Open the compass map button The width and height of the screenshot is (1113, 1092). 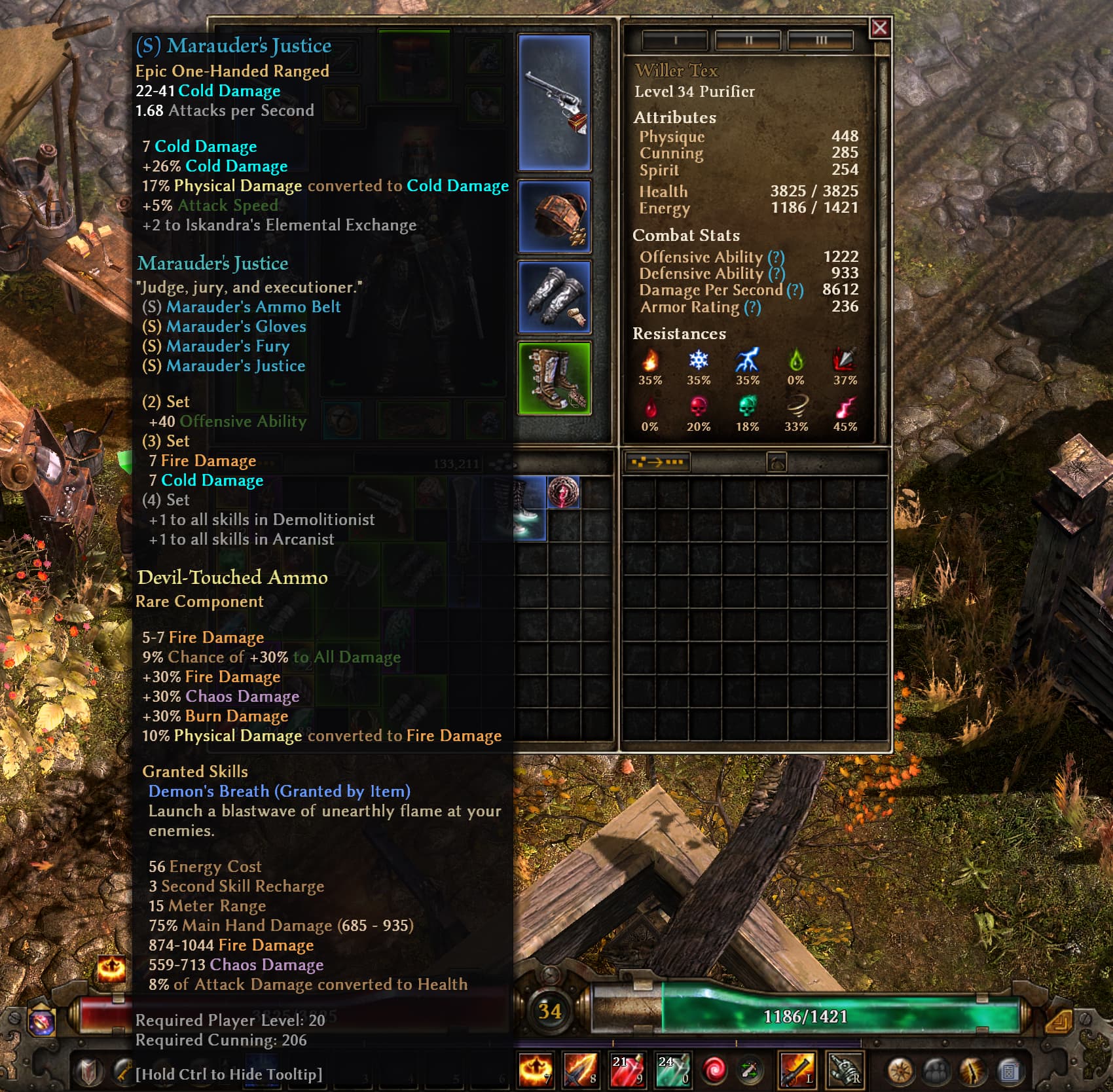pyautogui.click(x=901, y=1071)
